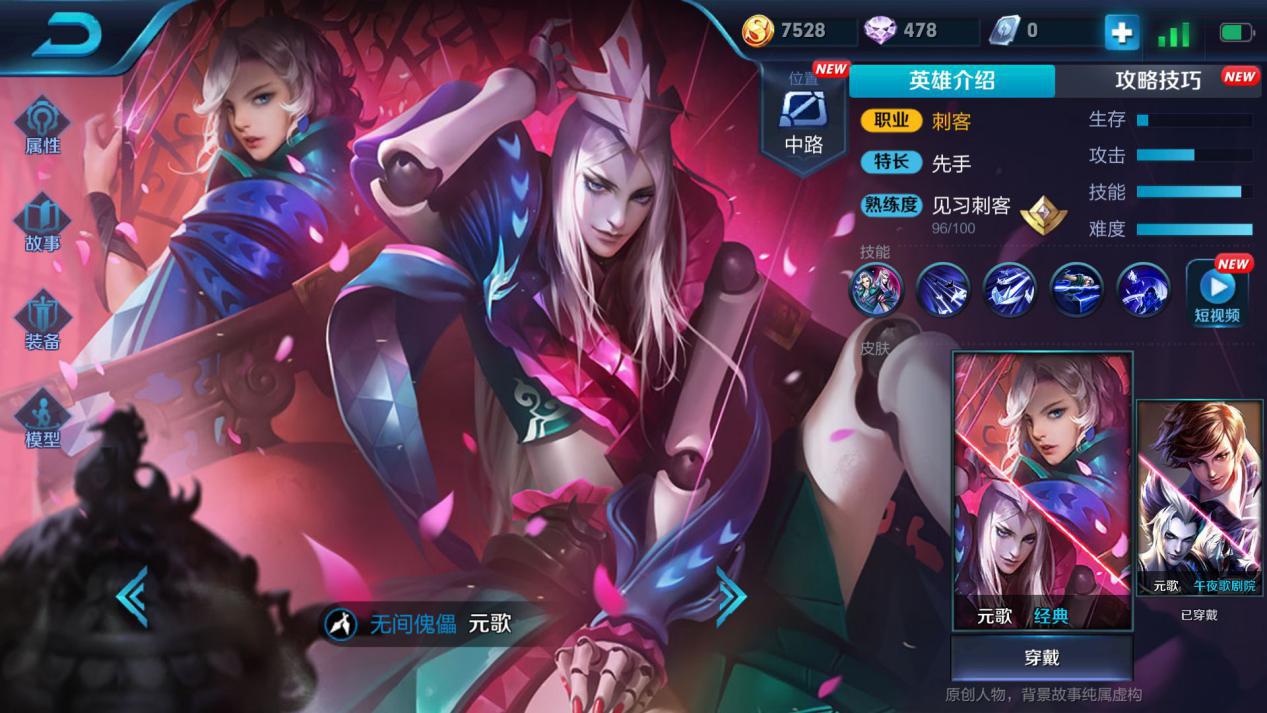Open the 故事 story section

click(x=43, y=223)
